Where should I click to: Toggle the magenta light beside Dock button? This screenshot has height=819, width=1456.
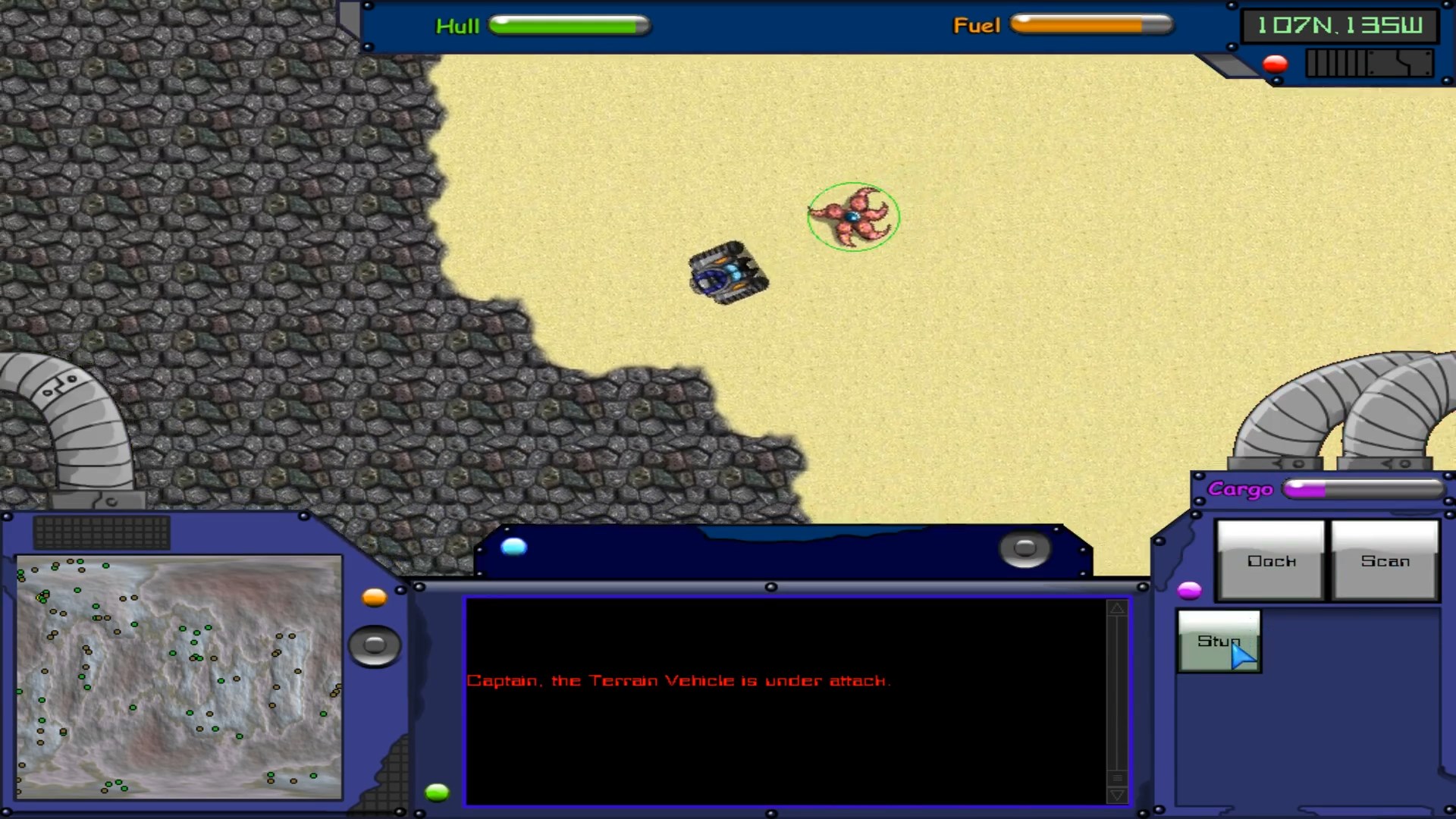point(1189,590)
